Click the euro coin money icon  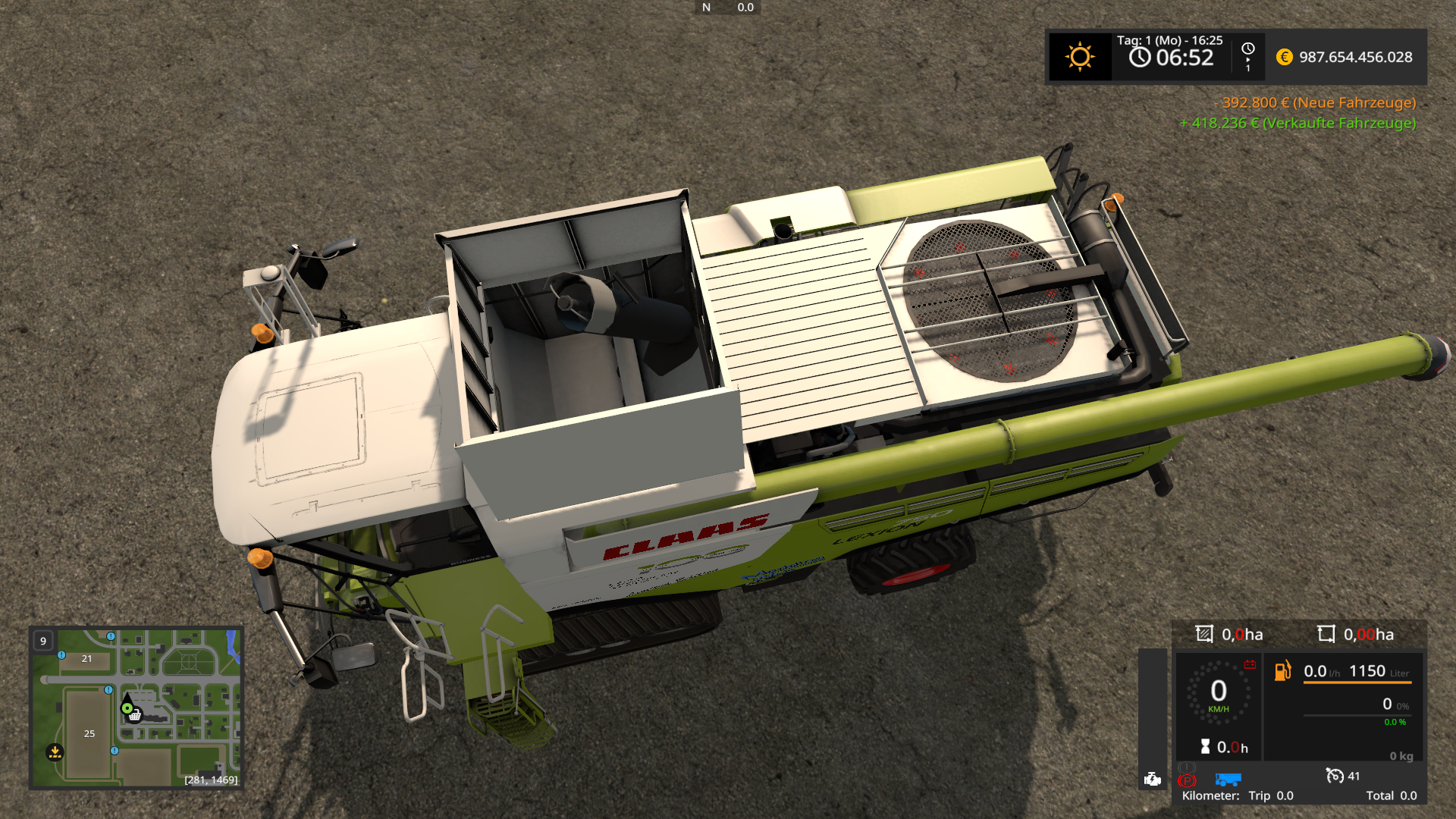[1284, 57]
